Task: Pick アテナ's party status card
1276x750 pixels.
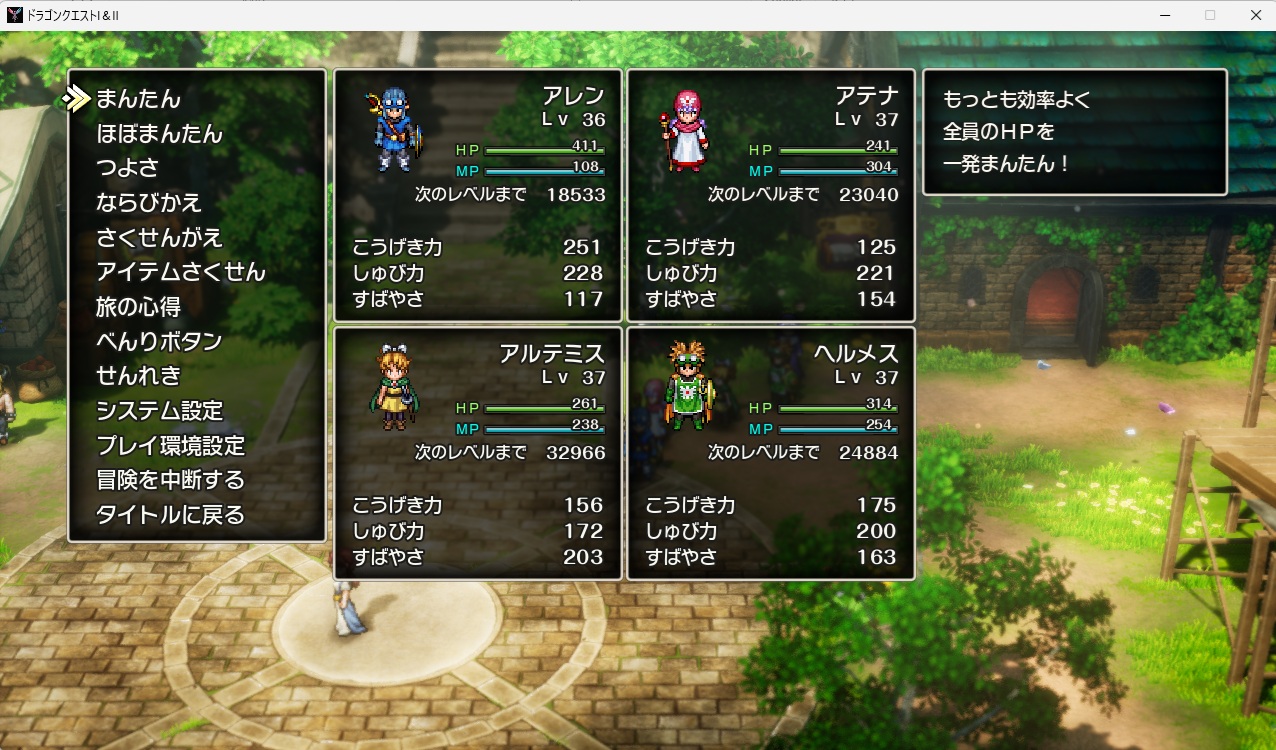Action: pos(770,195)
